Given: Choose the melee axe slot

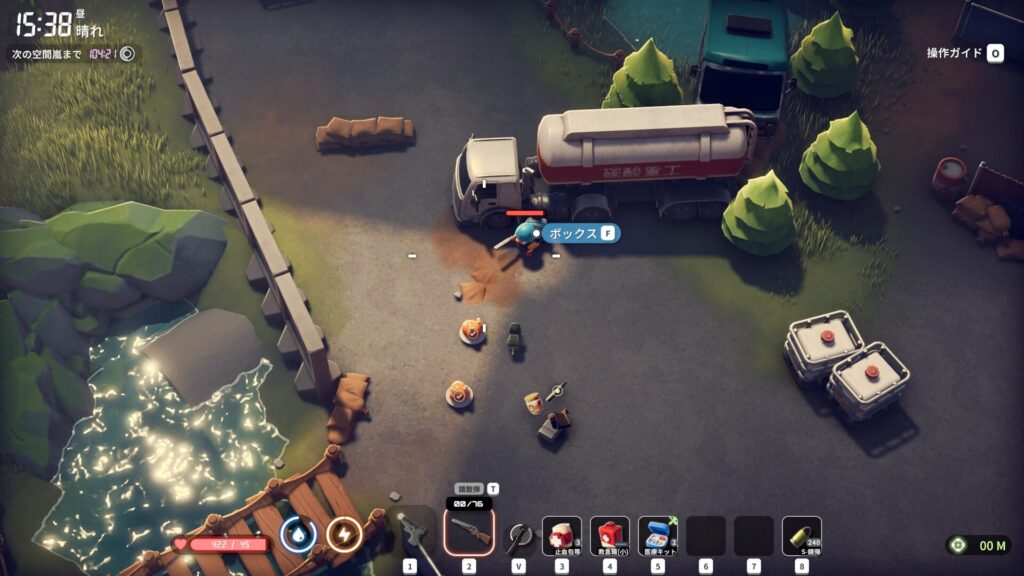Looking at the screenshot, I should pyautogui.click(x=518, y=536).
